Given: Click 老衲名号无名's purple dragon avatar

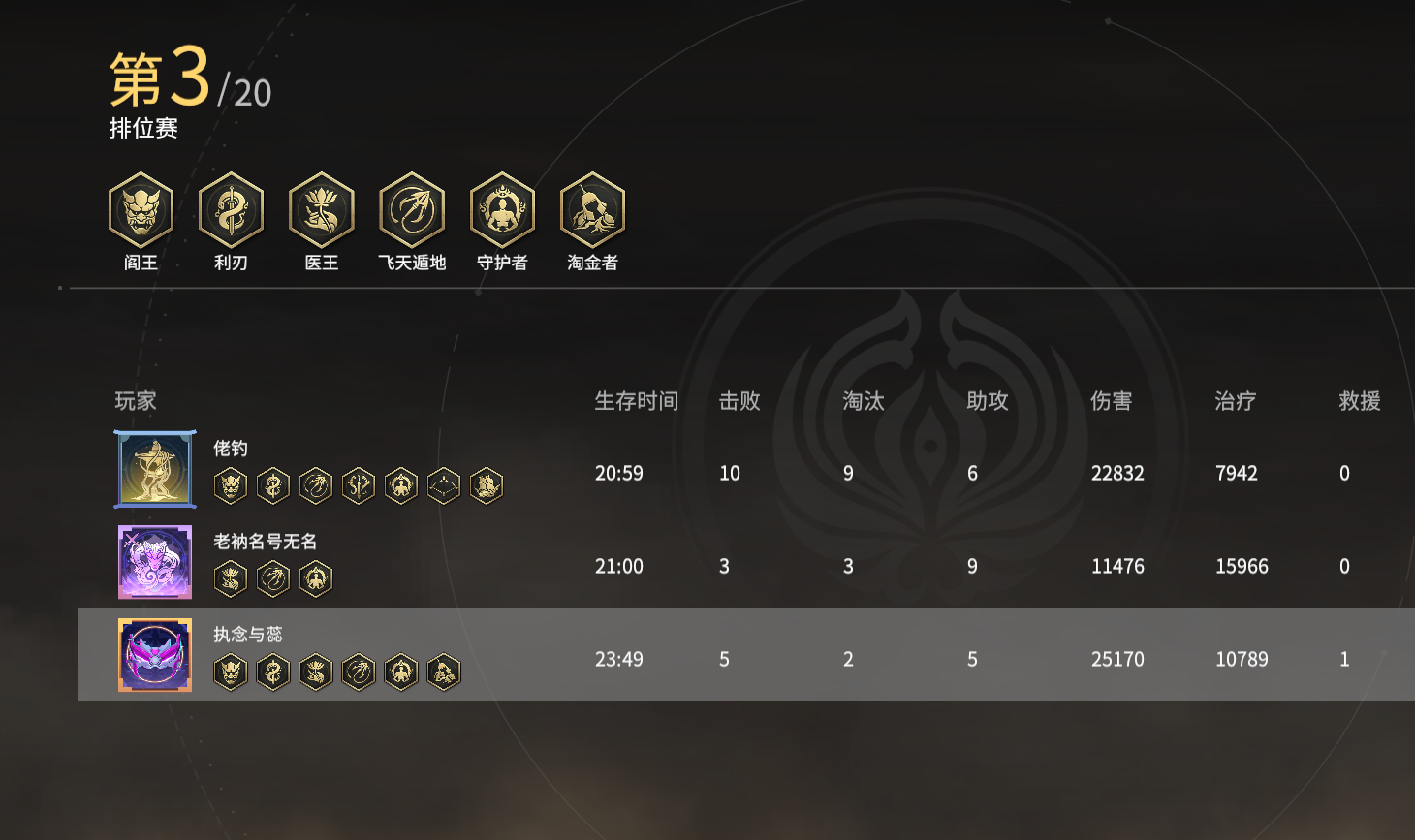Looking at the screenshot, I should pyautogui.click(x=155, y=562).
